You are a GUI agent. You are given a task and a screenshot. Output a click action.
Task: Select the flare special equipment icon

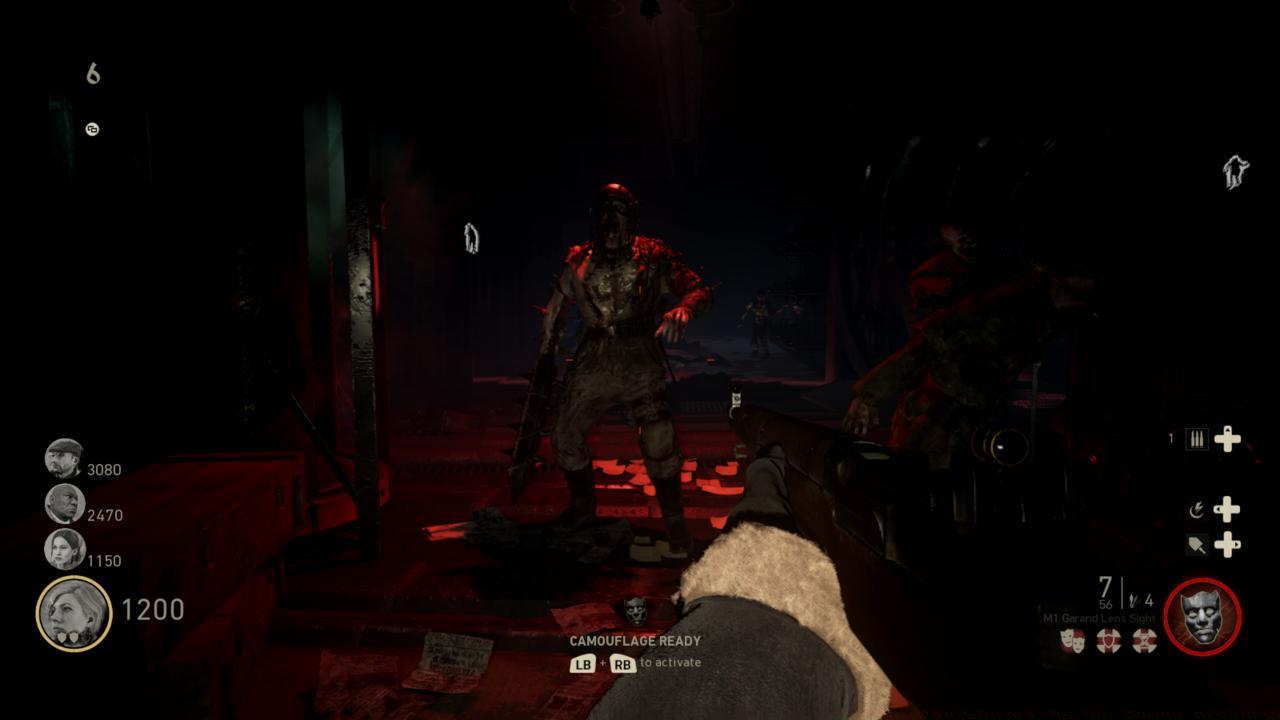pos(1197,509)
